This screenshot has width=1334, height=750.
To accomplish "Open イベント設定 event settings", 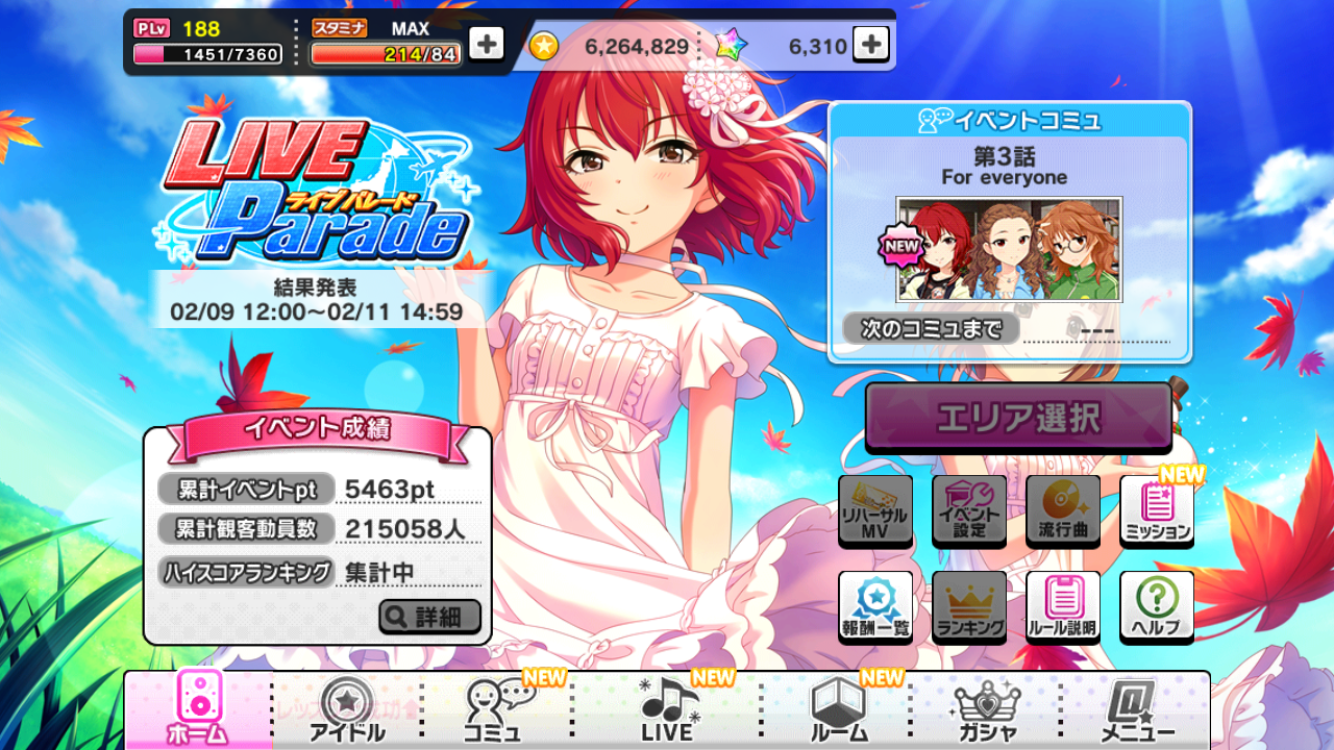I will coord(969,510).
